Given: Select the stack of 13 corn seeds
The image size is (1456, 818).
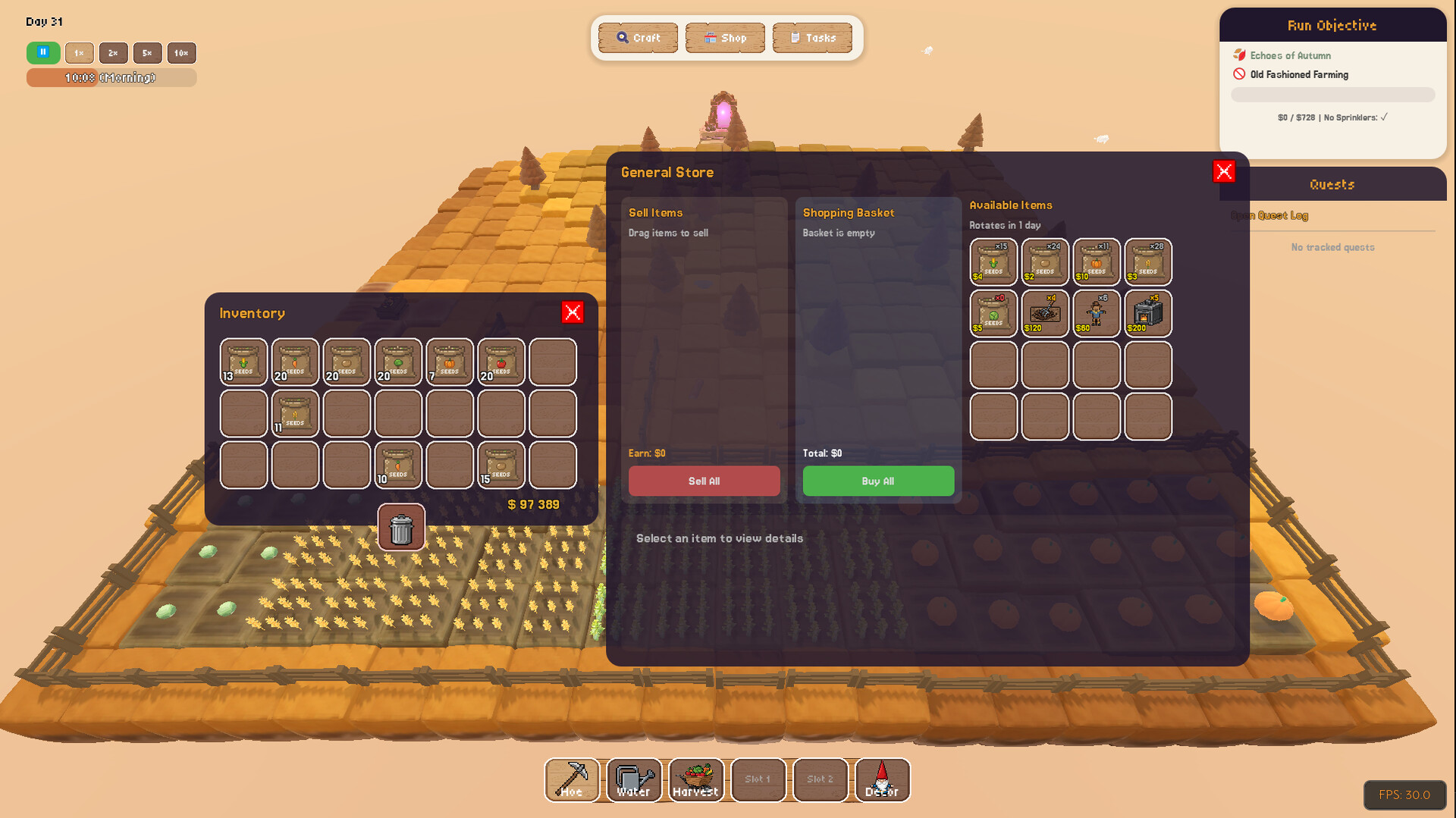Looking at the screenshot, I should (x=243, y=362).
